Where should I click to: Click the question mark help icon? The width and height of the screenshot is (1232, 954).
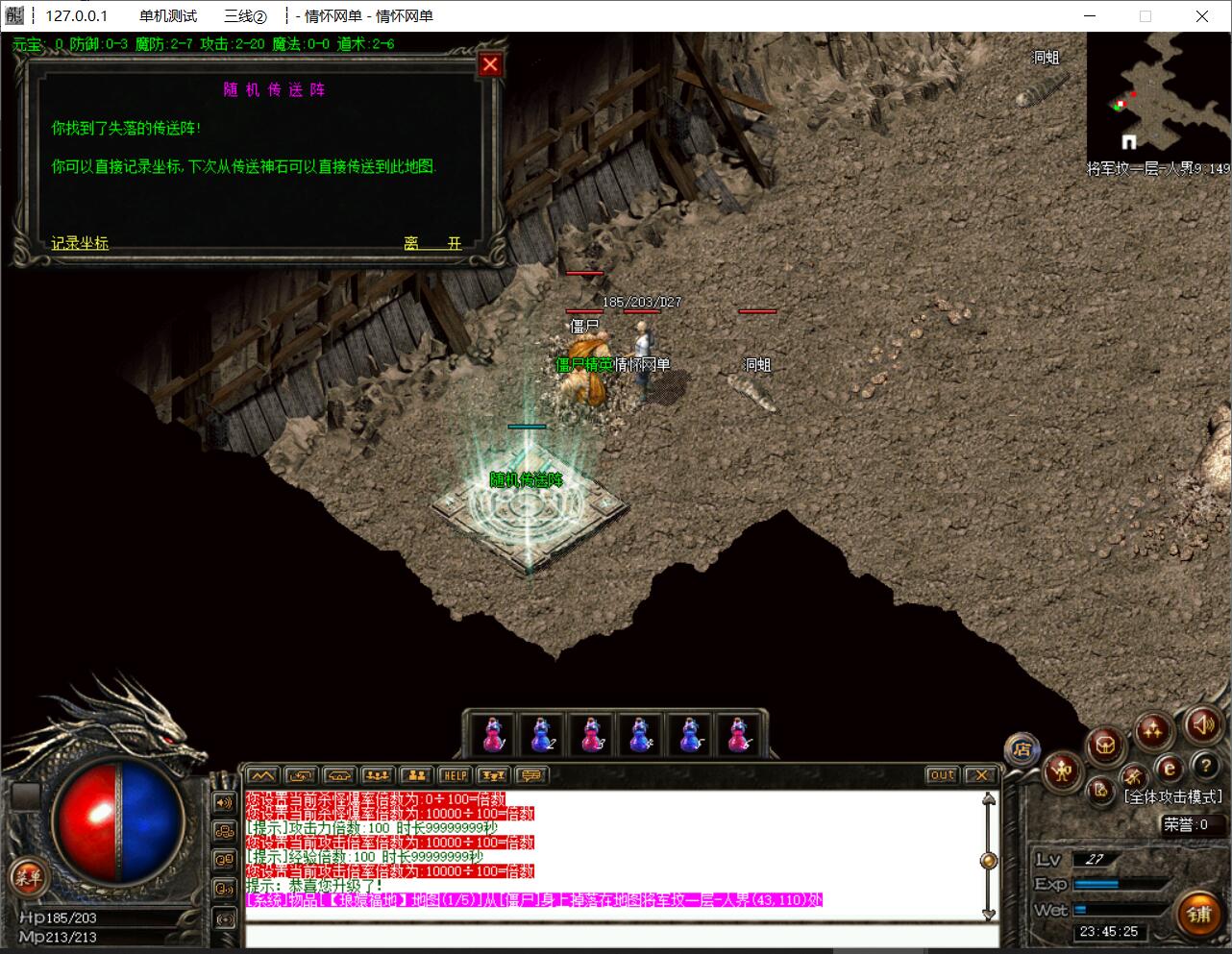coord(1205,766)
